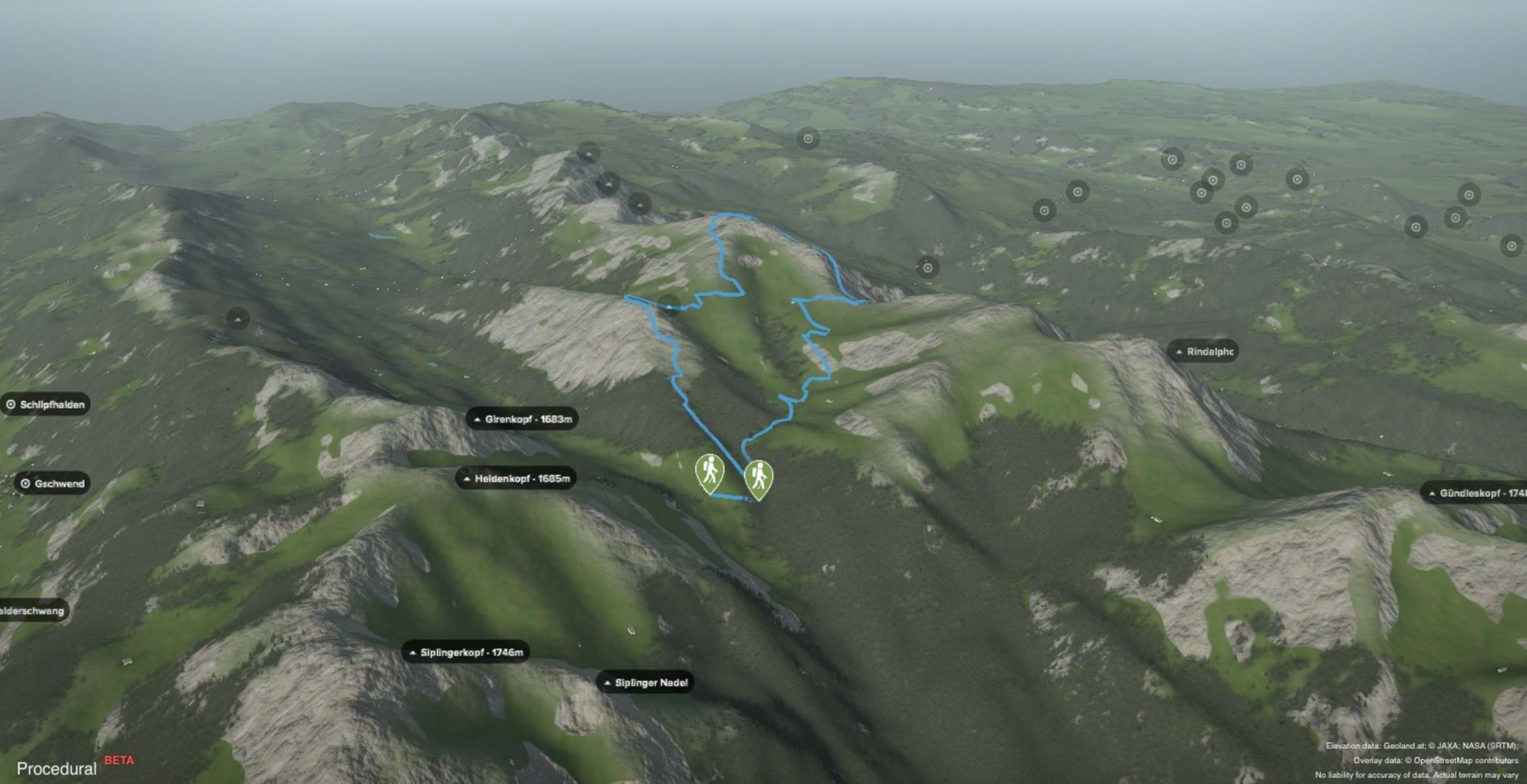Screen dimensions: 1527x784
Task: Select the Rindalphorn peak label
Action: pos(1204,351)
